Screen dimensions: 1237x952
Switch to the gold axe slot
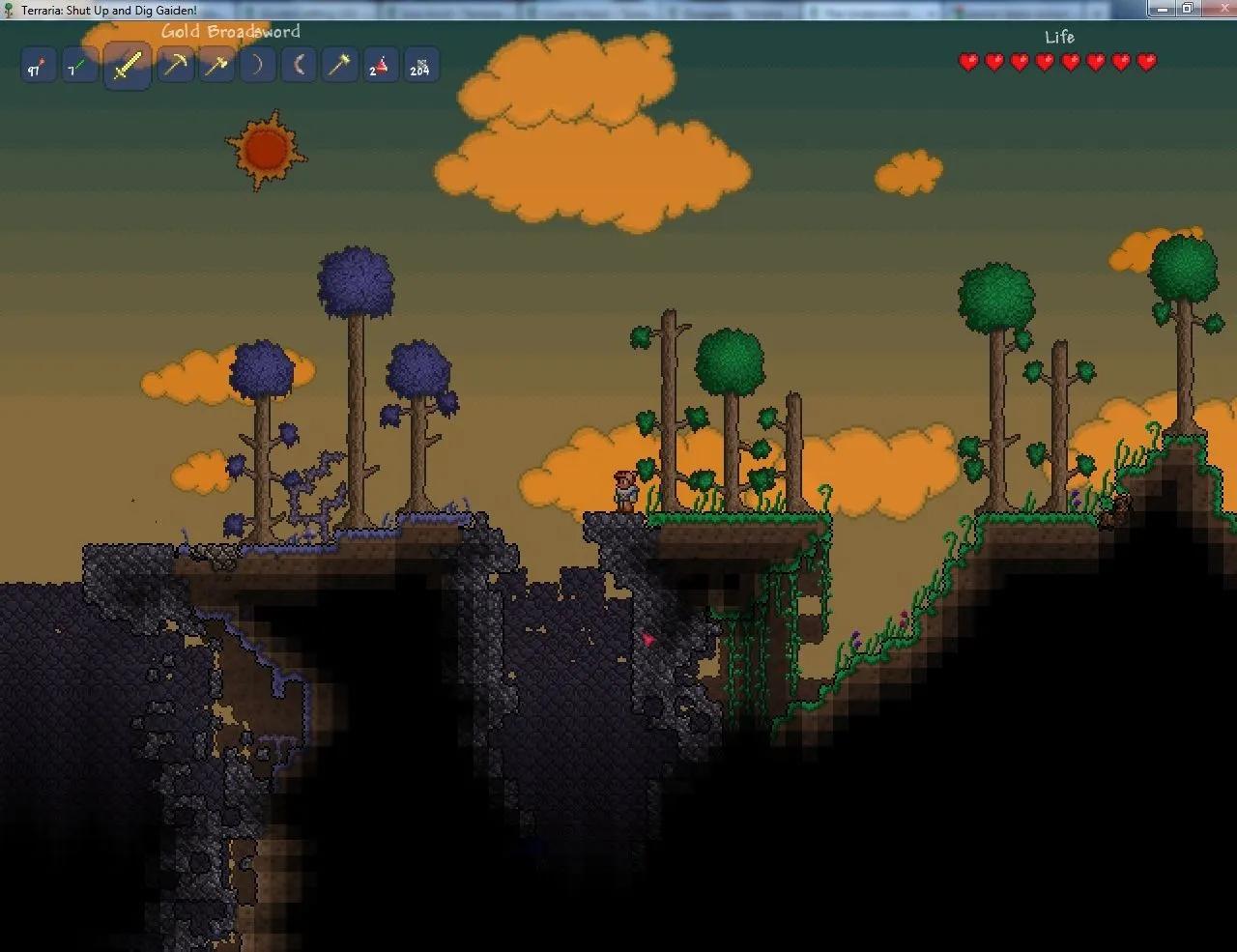click(x=216, y=66)
